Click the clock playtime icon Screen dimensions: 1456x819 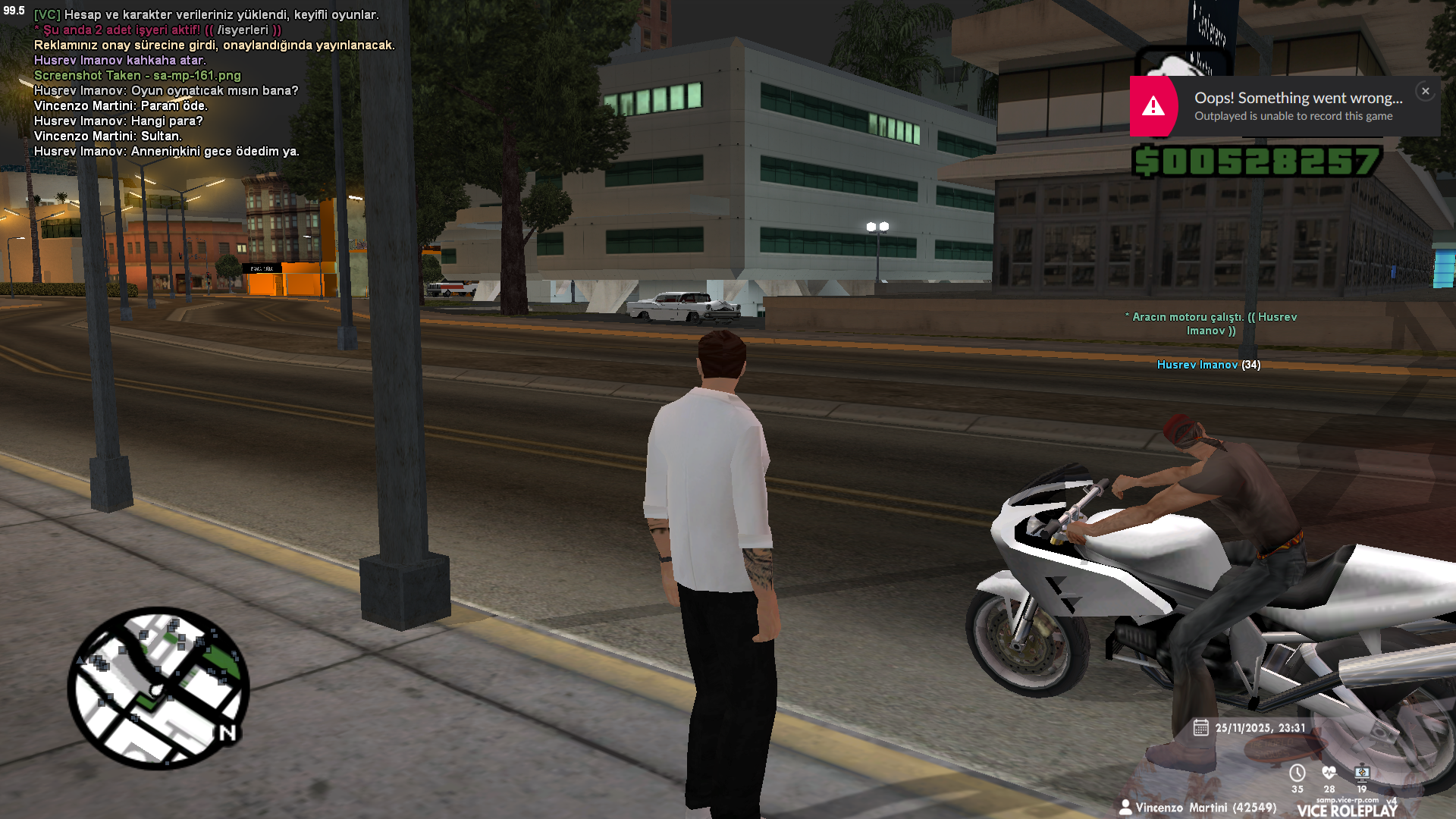(x=1298, y=773)
